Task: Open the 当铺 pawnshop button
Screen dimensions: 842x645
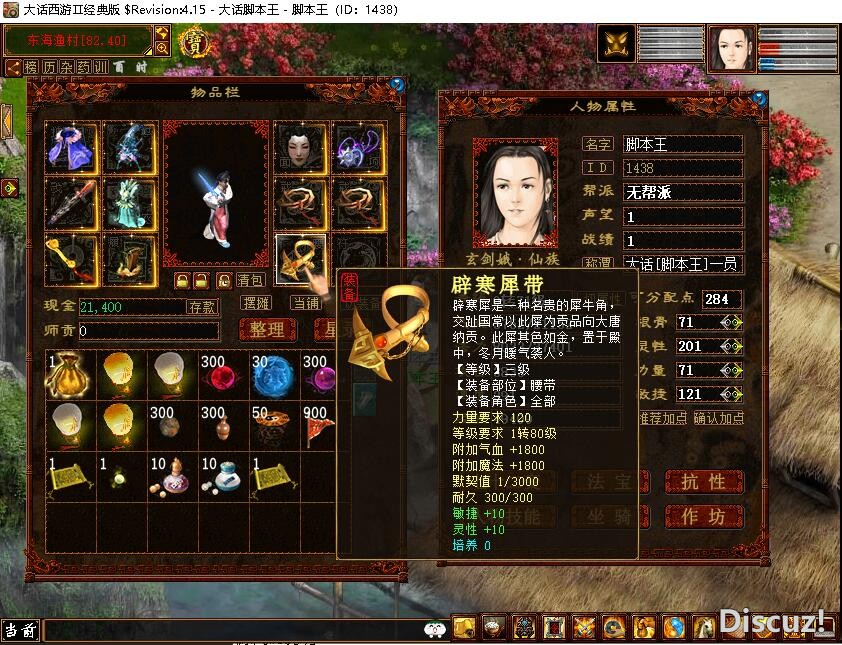Action: tap(305, 303)
